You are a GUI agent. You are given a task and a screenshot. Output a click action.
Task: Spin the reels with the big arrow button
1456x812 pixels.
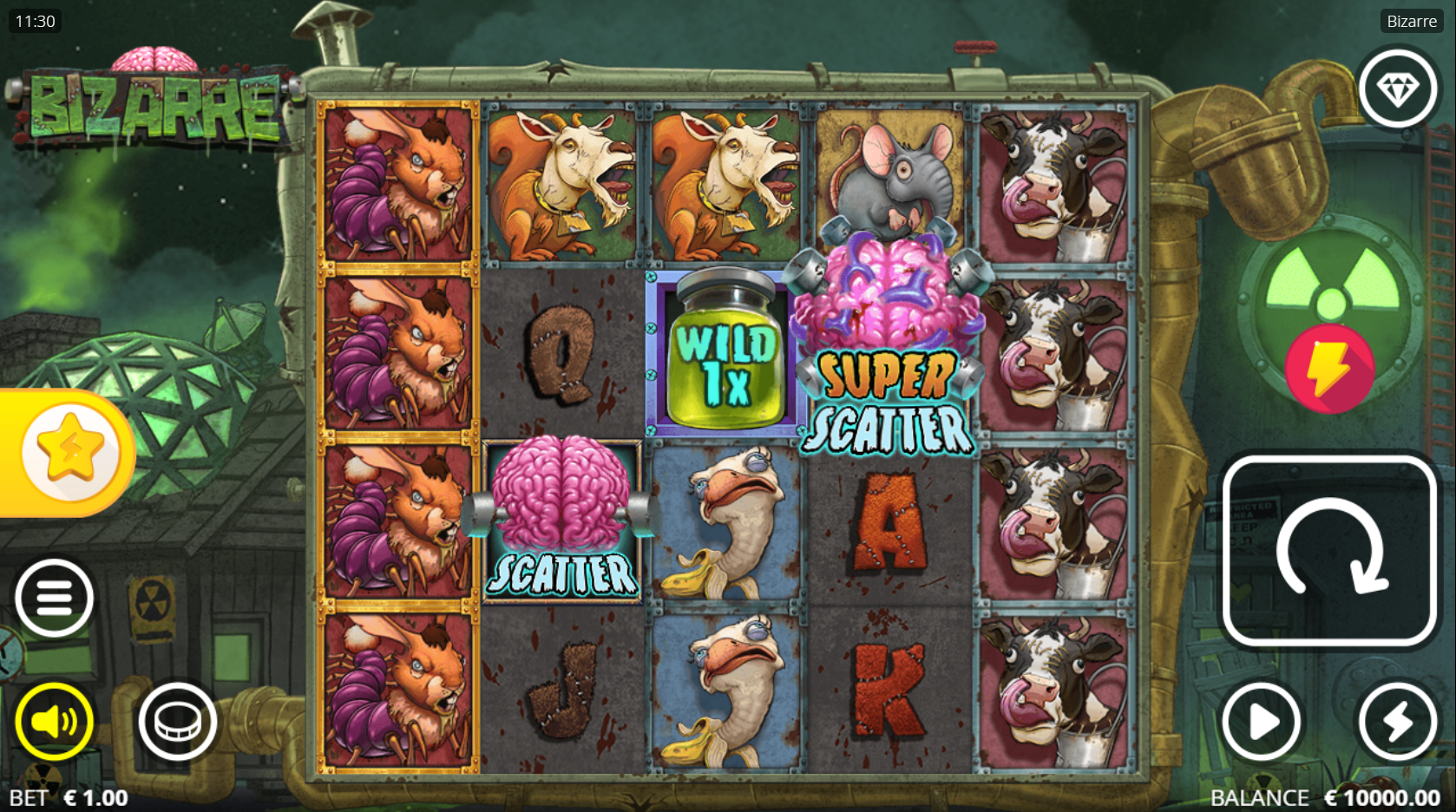click(x=1328, y=551)
